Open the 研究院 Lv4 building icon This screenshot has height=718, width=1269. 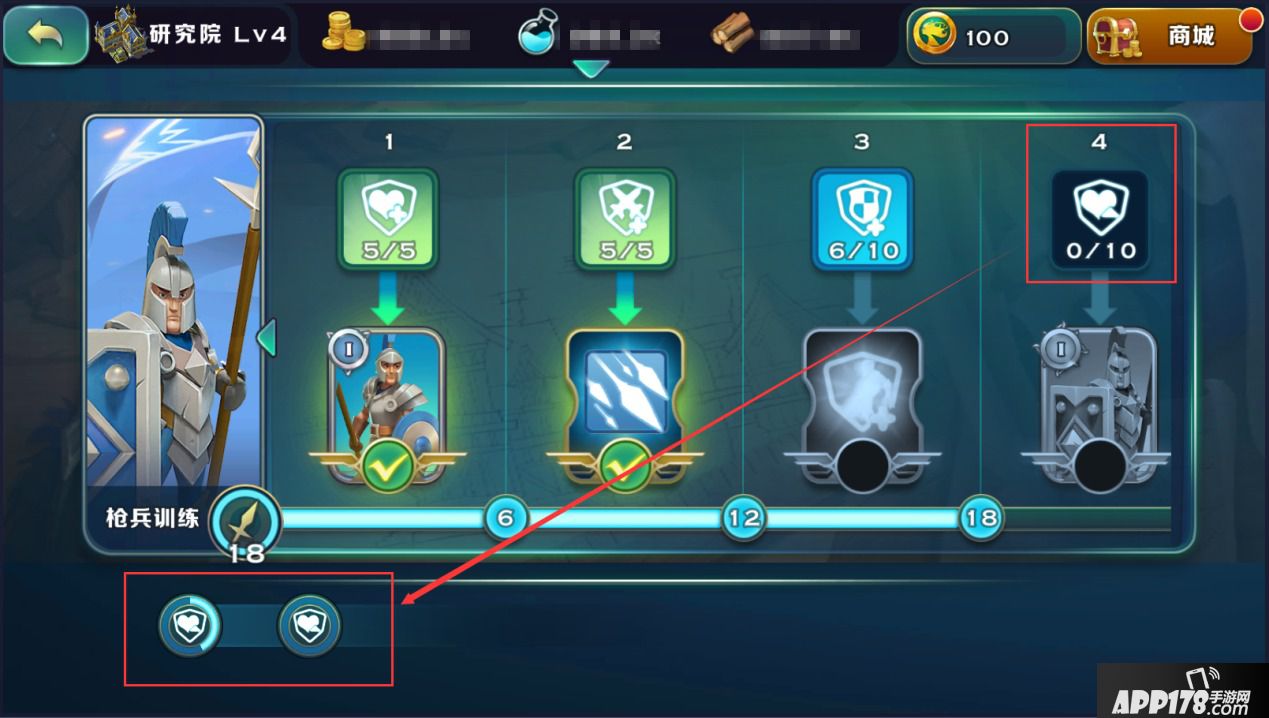click(x=120, y=34)
